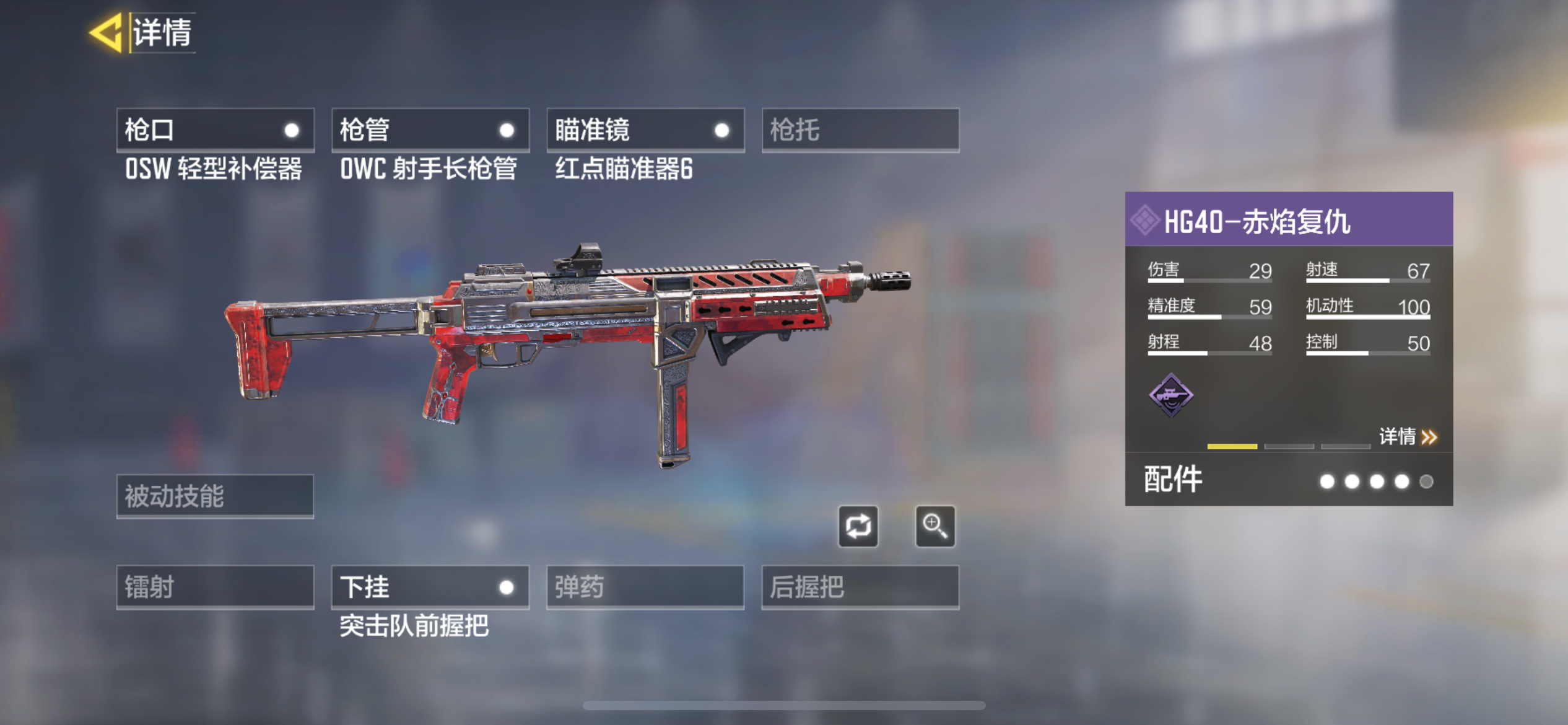Open 详情 details link in stats panel
1568x725 pixels.
pos(1407,437)
